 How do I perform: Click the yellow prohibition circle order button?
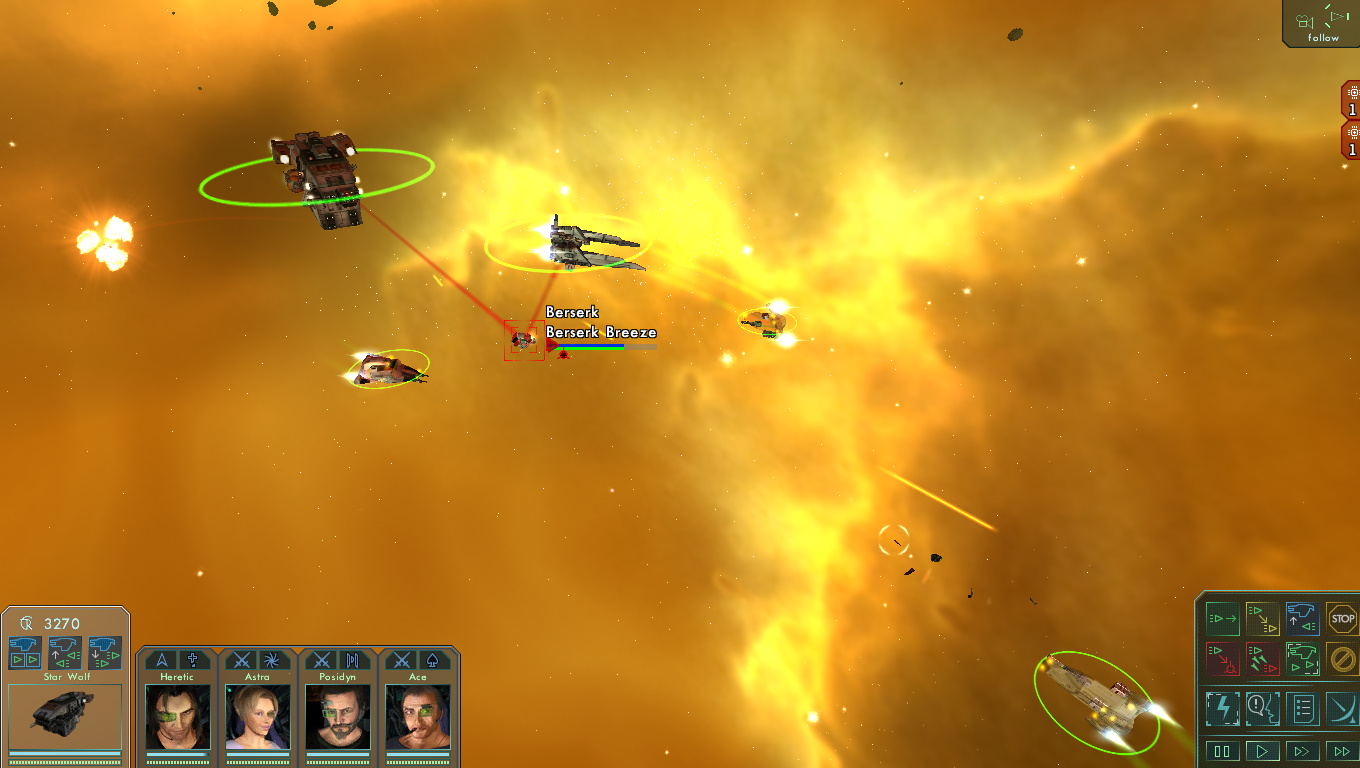click(x=1342, y=659)
